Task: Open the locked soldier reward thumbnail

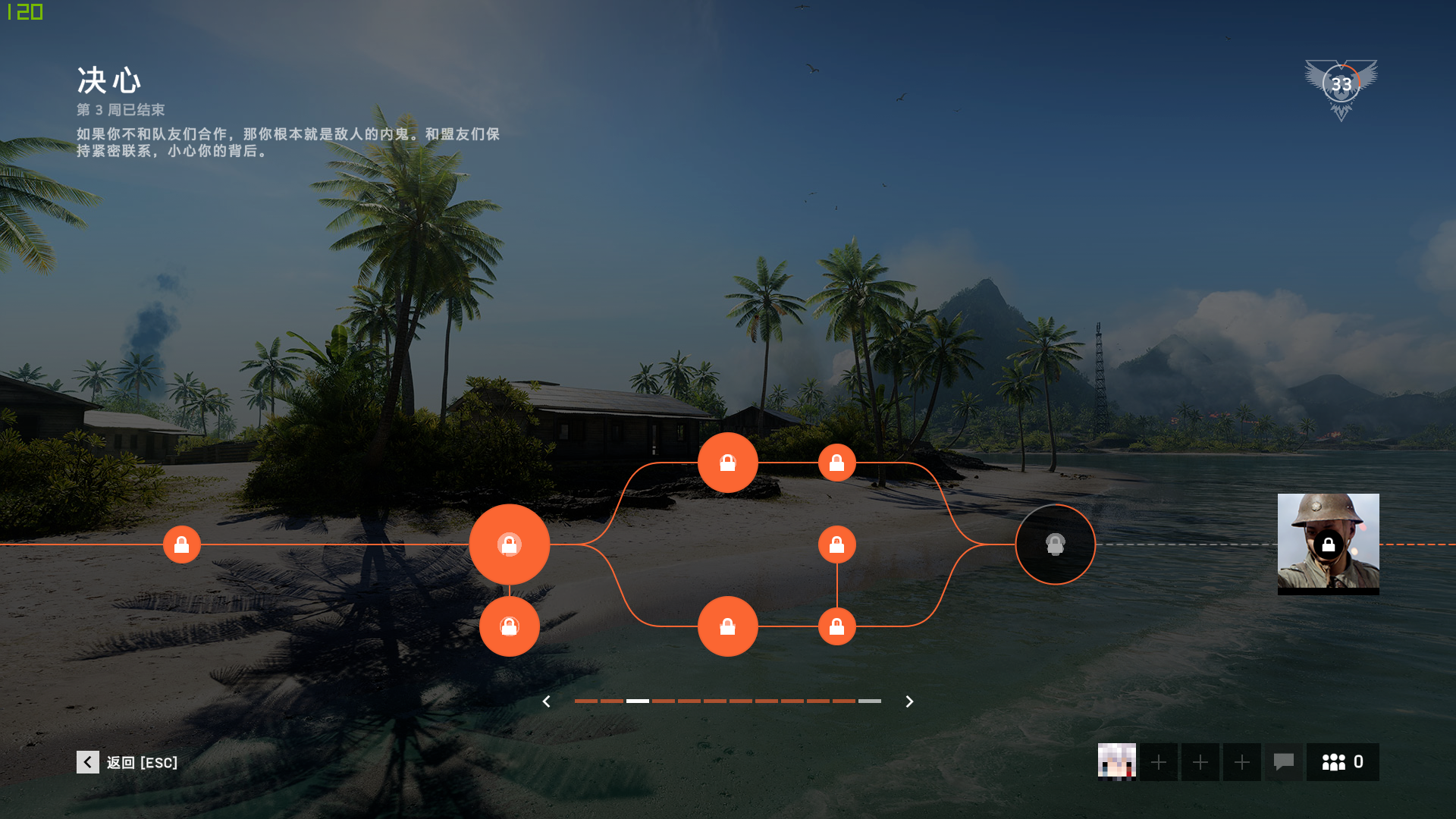Action: point(1328,544)
